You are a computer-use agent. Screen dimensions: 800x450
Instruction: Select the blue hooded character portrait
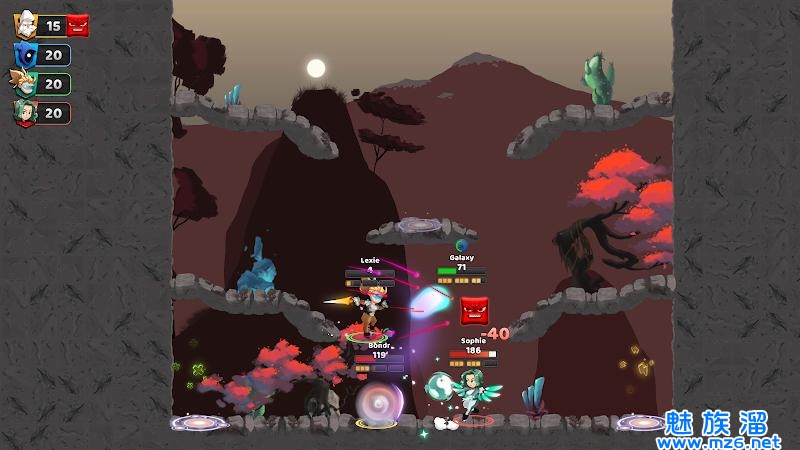click(x=25, y=55)
